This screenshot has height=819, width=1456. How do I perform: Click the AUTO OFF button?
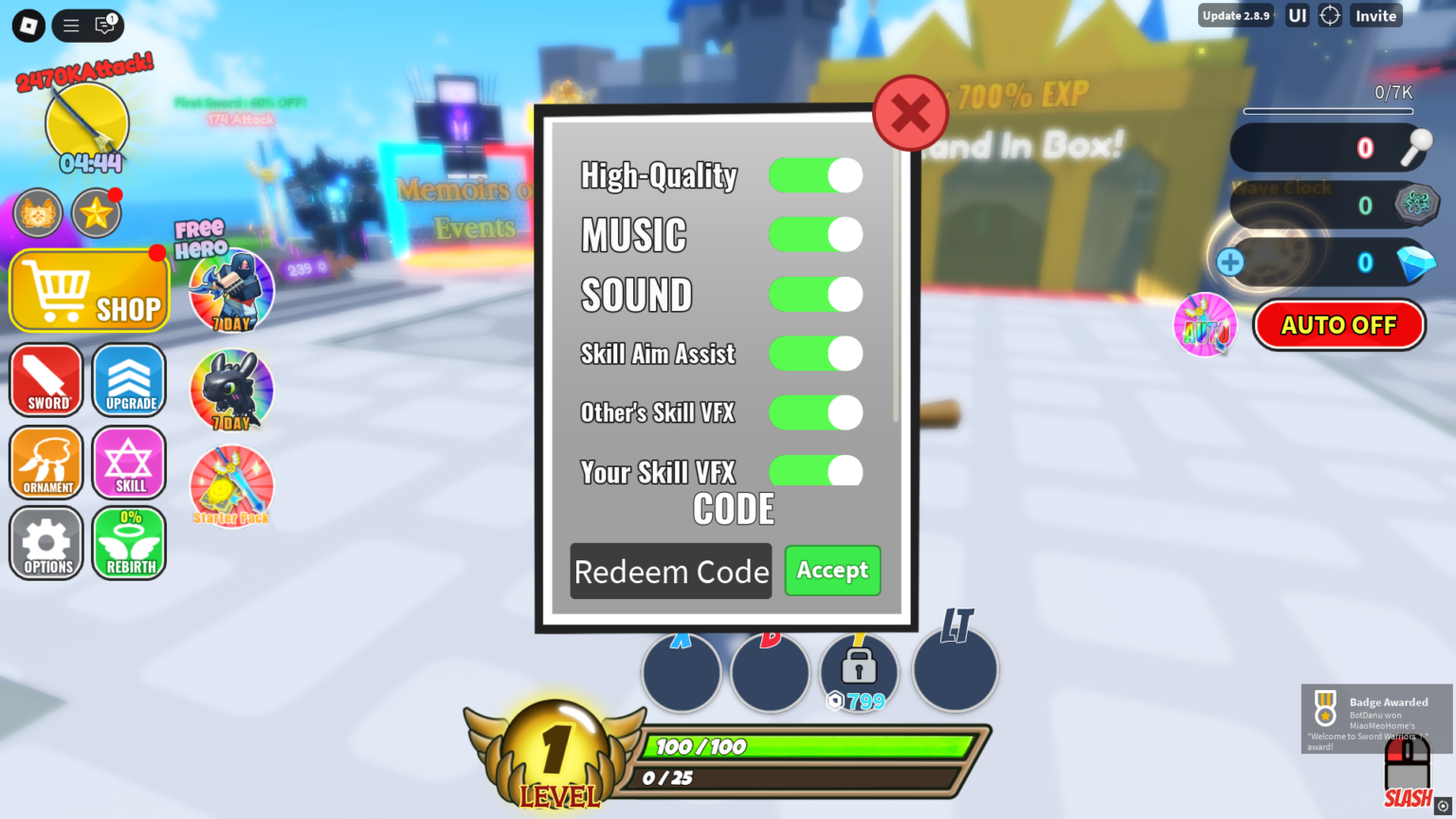tap(1338, 324)
